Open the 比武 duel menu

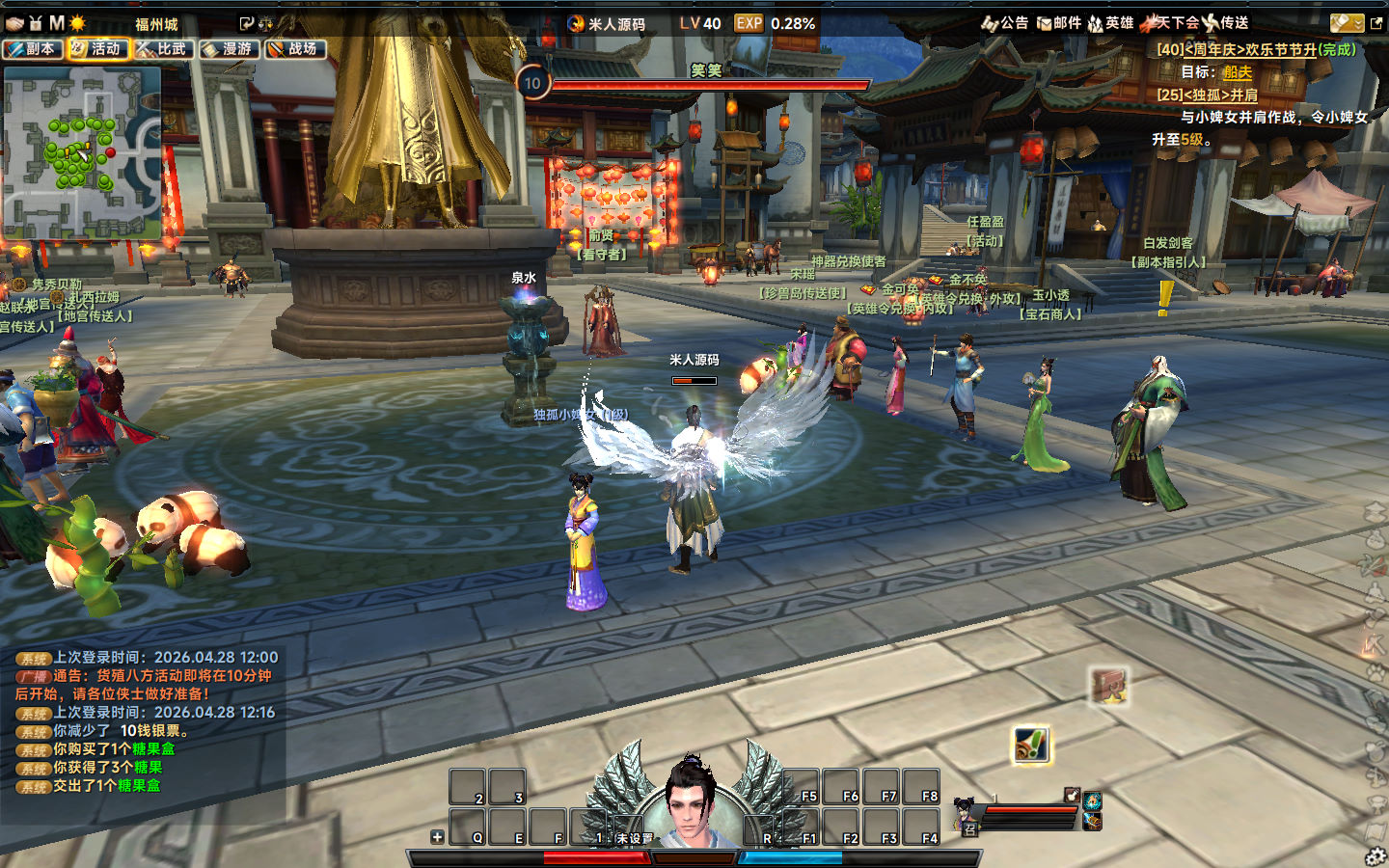pyautogui.click(x=164, y=48)
